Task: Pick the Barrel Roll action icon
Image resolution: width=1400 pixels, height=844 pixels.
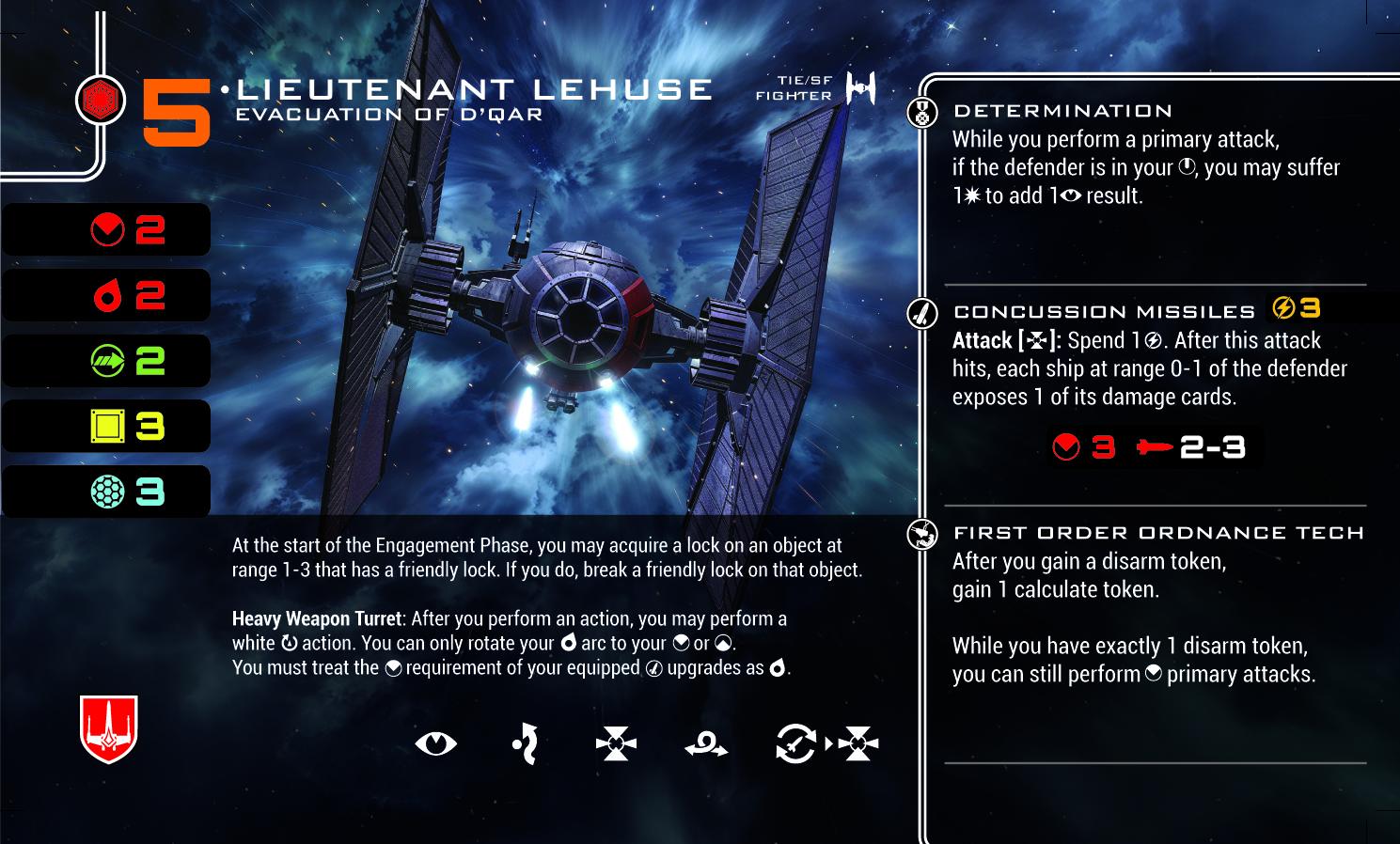Action: (x=706, y=746)
